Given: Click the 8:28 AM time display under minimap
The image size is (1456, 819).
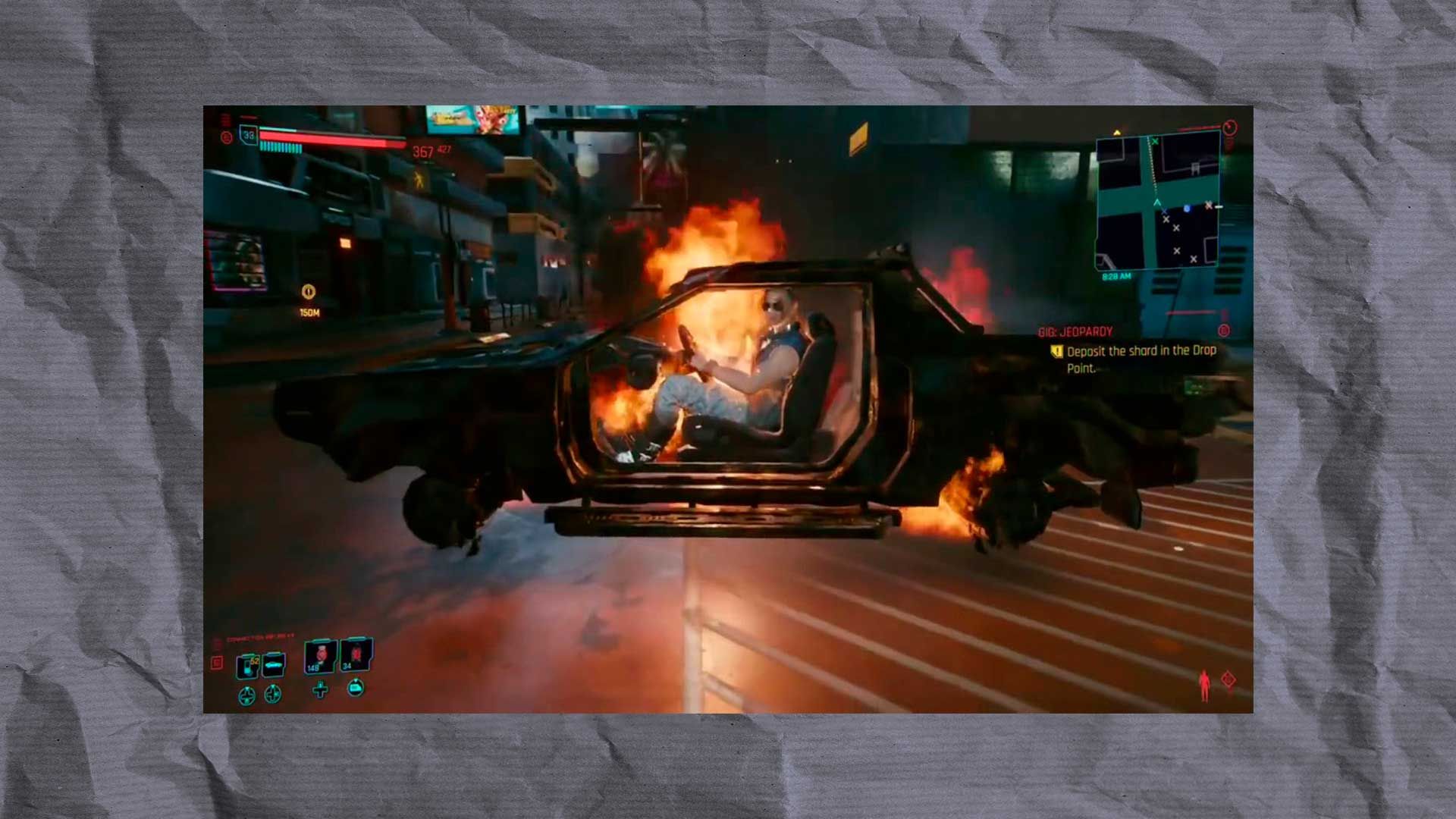Looking at the screenshot, I should pyautogui.click(x=1117, y=276).
